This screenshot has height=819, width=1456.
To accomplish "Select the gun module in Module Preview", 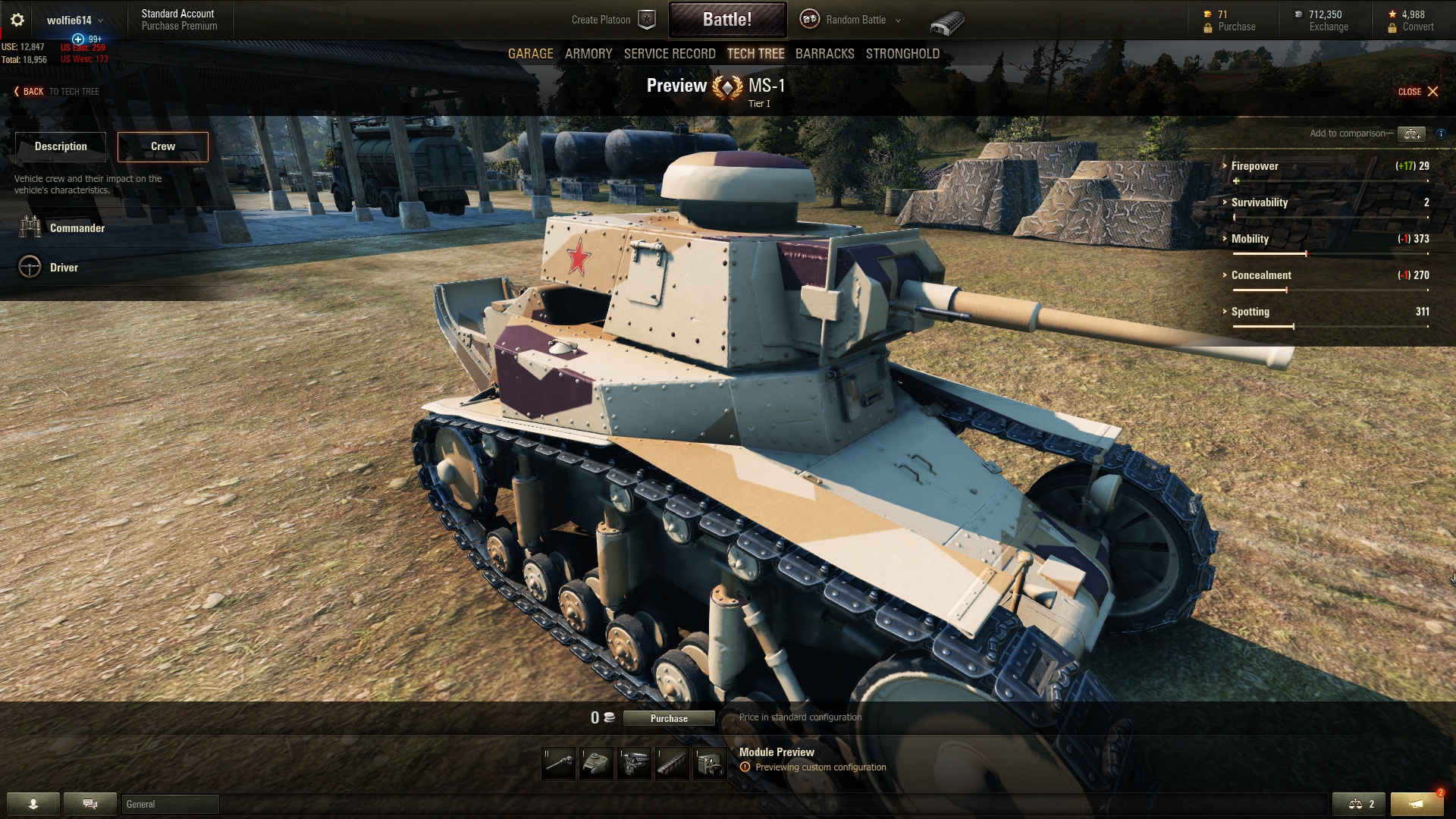I will coord(559,764).
